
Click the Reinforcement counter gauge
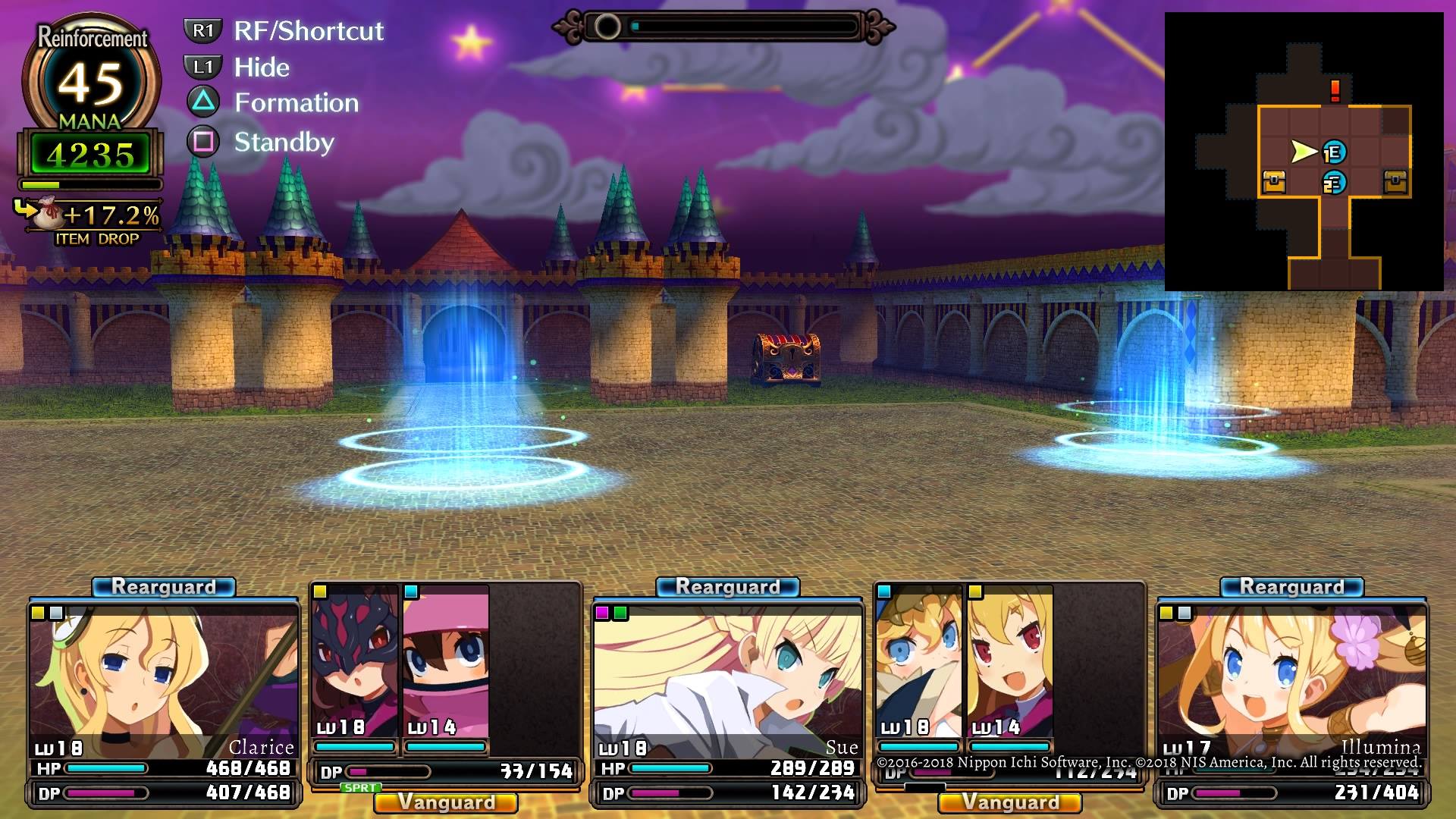[x=91, y=80]
